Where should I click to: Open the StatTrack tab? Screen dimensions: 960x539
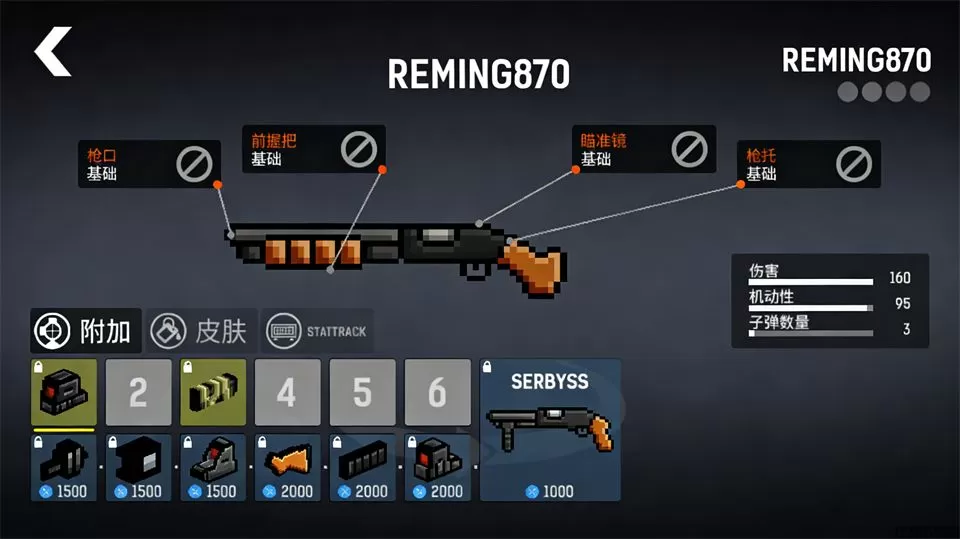318,331
